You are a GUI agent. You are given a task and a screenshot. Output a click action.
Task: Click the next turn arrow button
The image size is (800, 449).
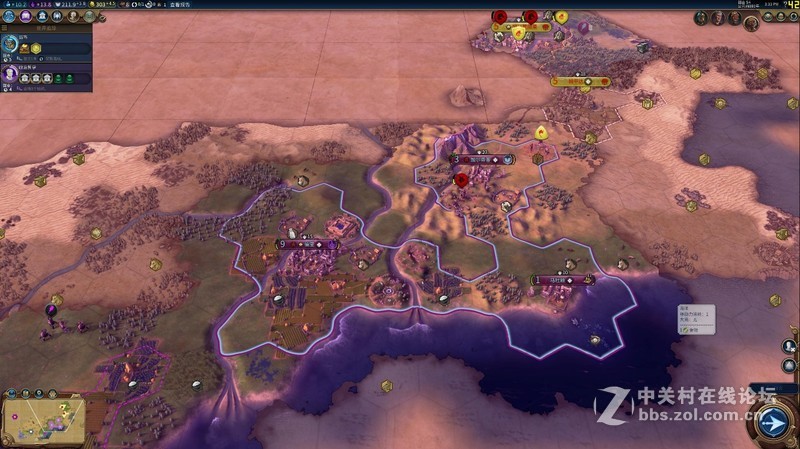[x=774, y=422]
